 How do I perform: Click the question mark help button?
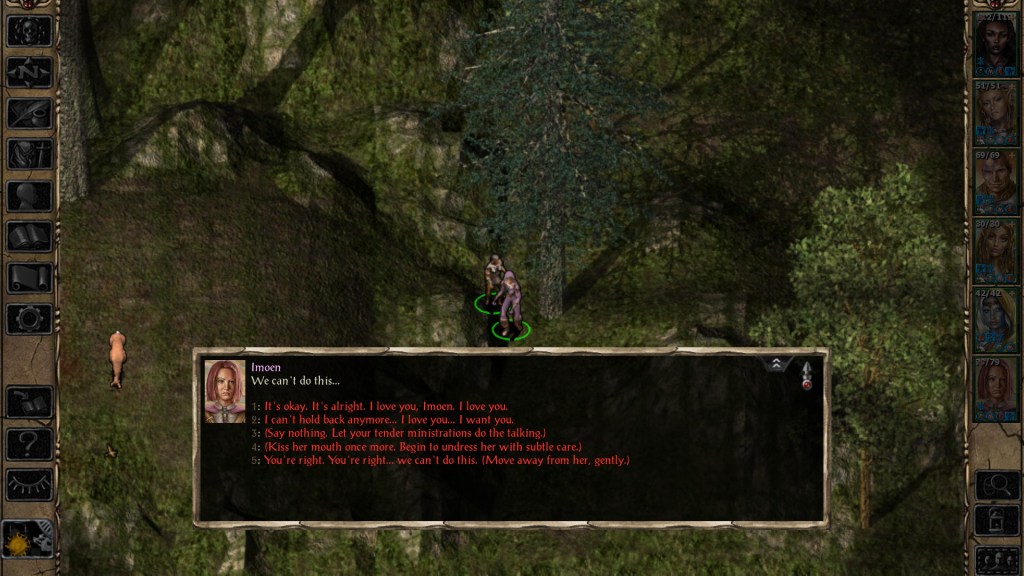tap(29, 443)
